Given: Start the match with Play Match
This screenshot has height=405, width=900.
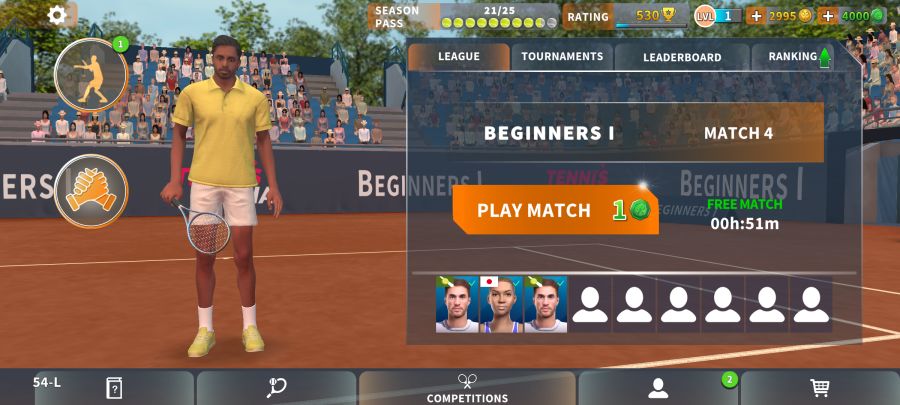Looking at the screenshot, I should (x=555, y=210).
